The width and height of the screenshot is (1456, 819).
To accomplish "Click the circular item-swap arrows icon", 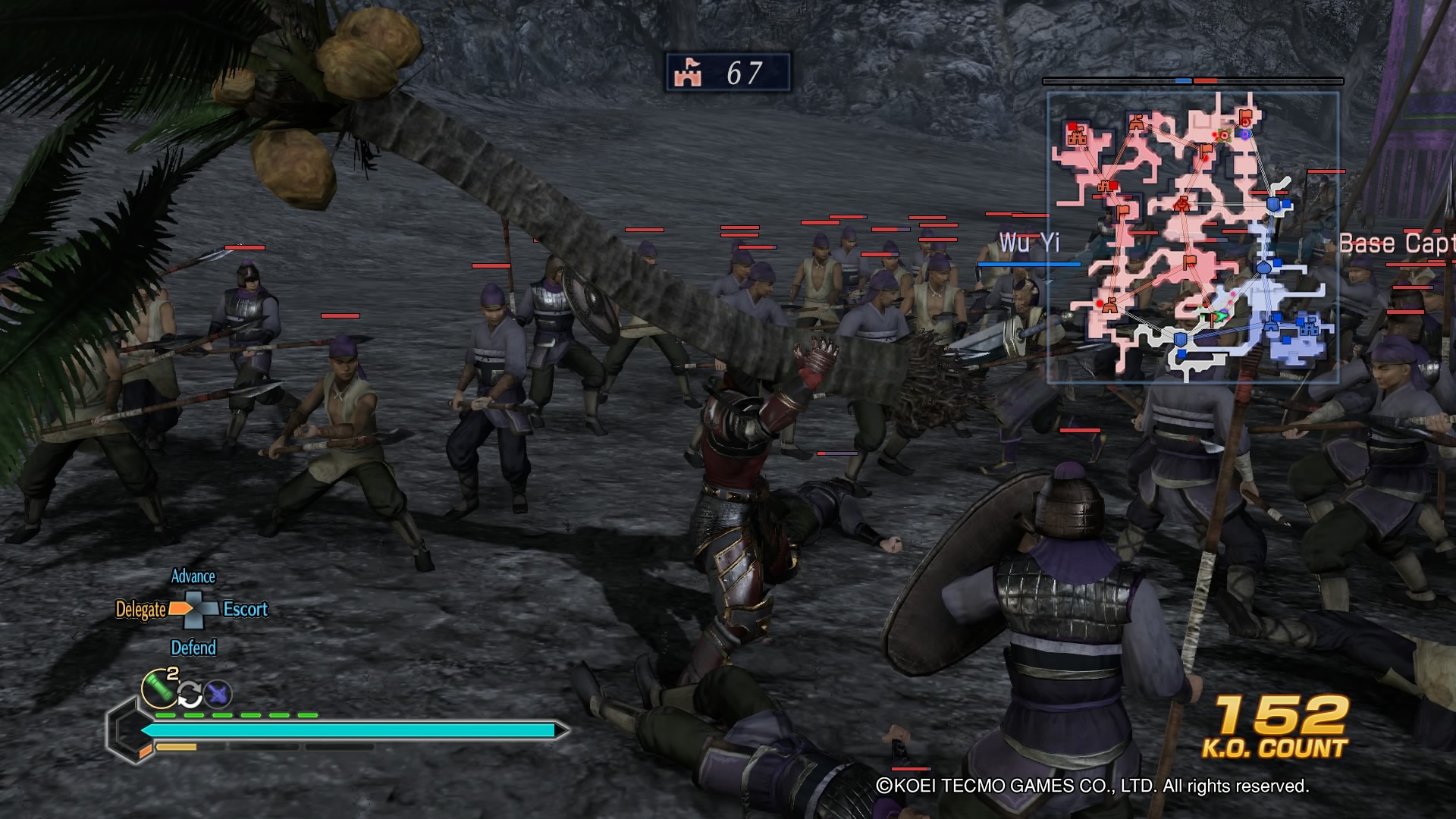I will click(190, 695).
